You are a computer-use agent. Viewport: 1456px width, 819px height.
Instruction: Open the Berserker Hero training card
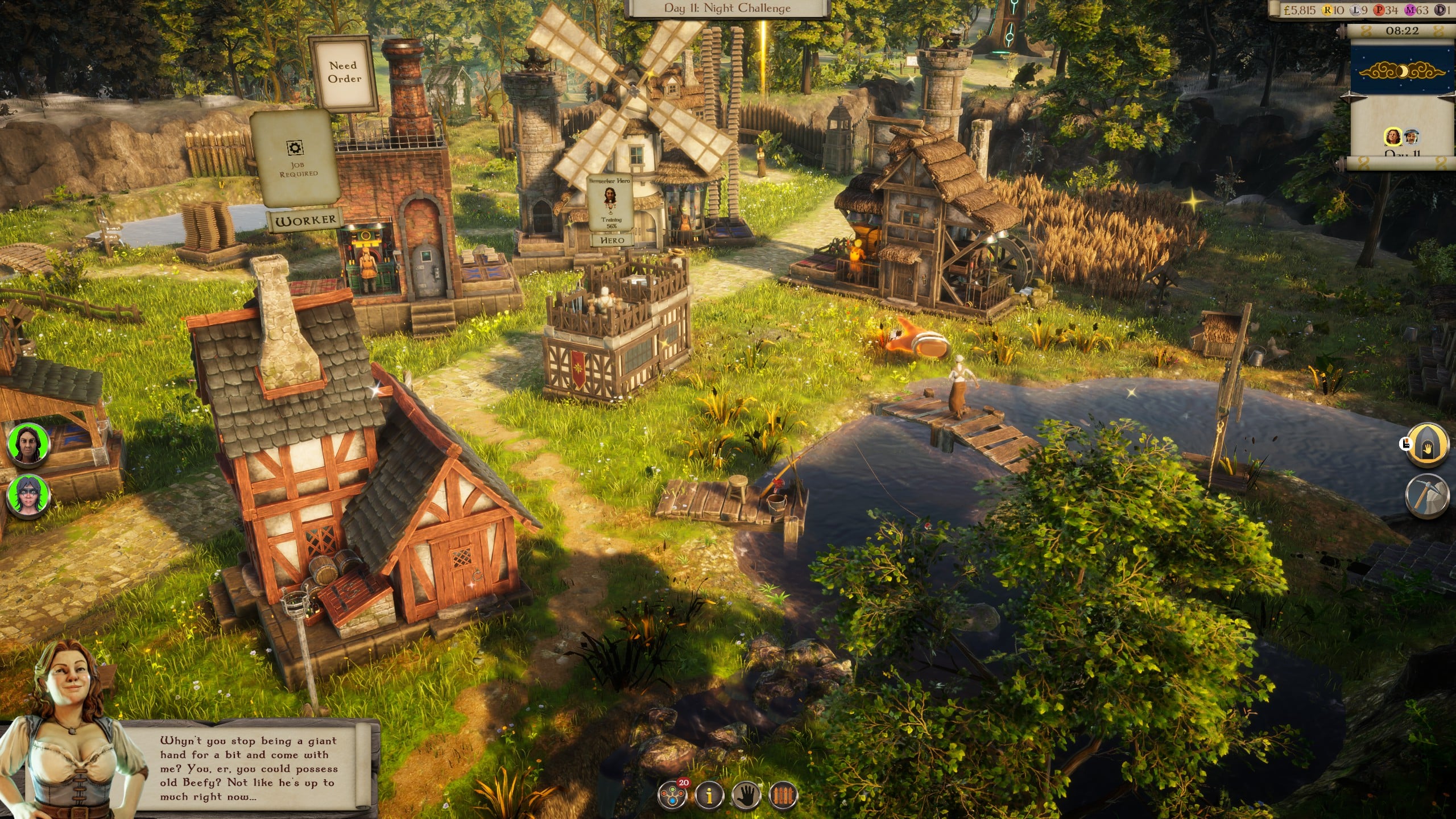click(610, 202)
